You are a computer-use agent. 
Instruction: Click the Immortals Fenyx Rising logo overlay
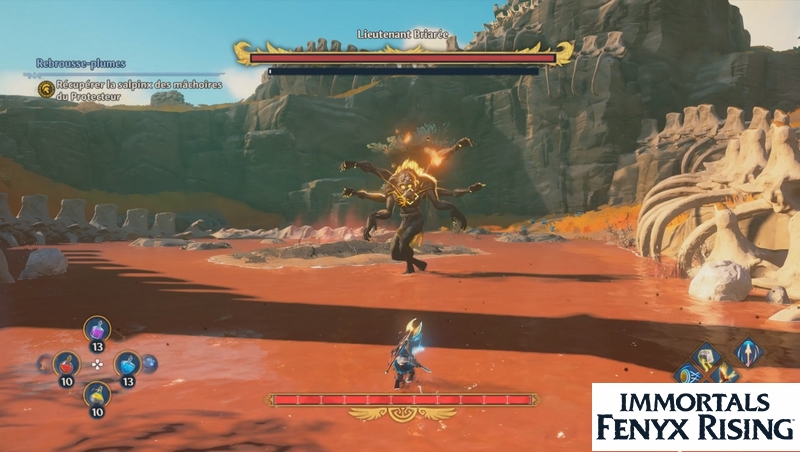coord(695,417)
